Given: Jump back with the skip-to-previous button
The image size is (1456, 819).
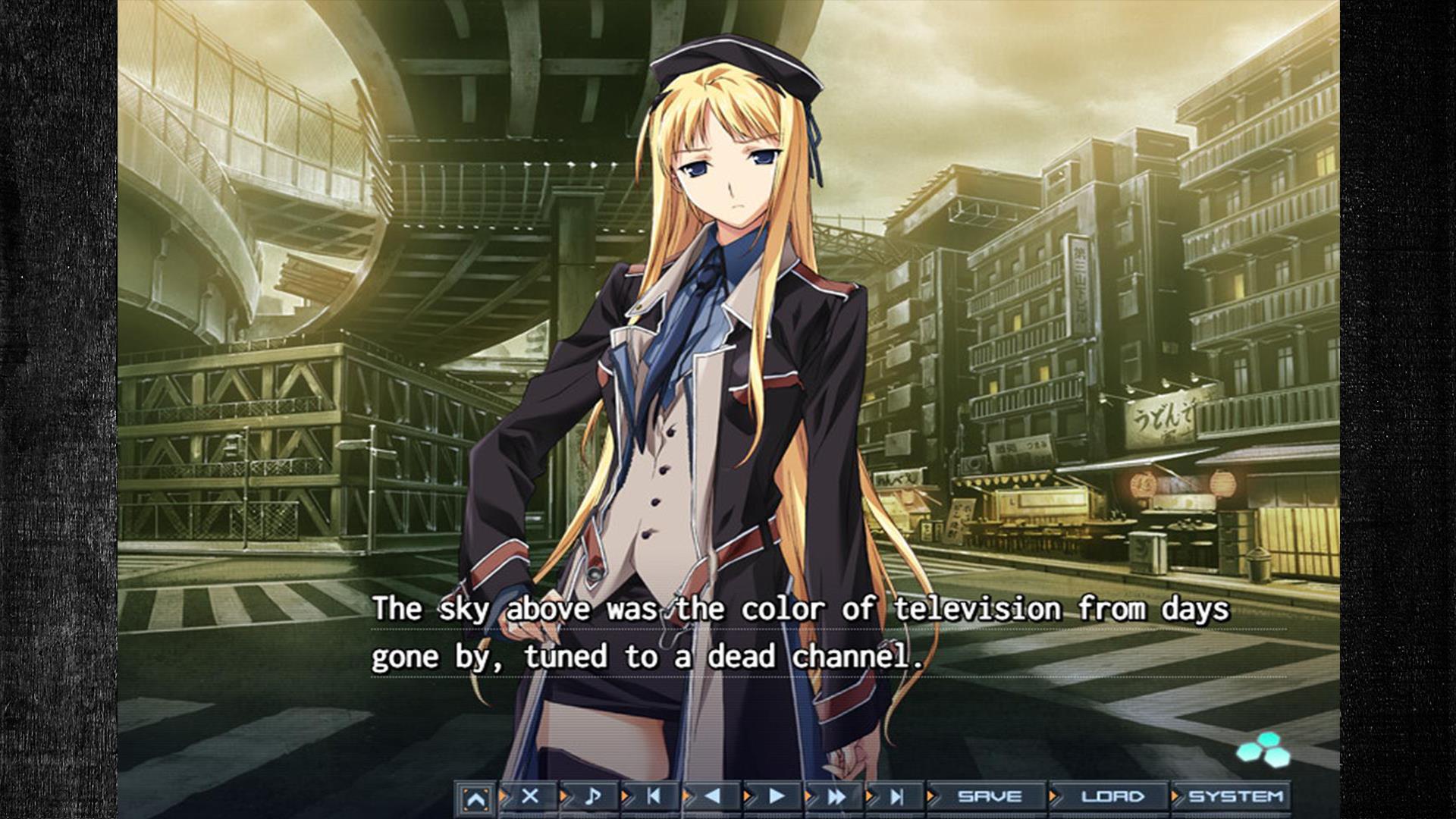Looking at the screenshot, I should click(x=653, y=796).
